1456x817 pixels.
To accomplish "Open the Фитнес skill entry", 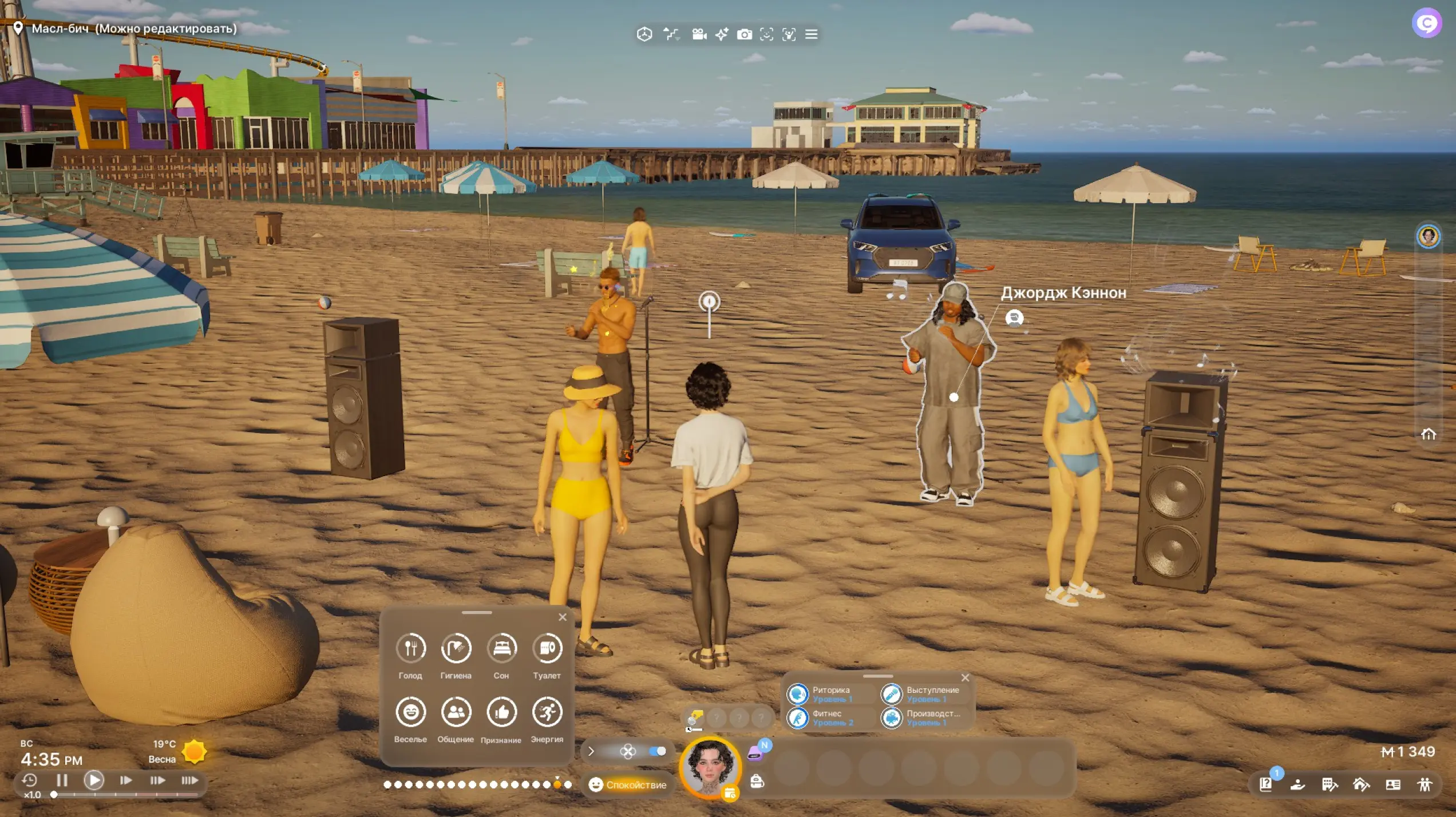I will coord(797,718).
